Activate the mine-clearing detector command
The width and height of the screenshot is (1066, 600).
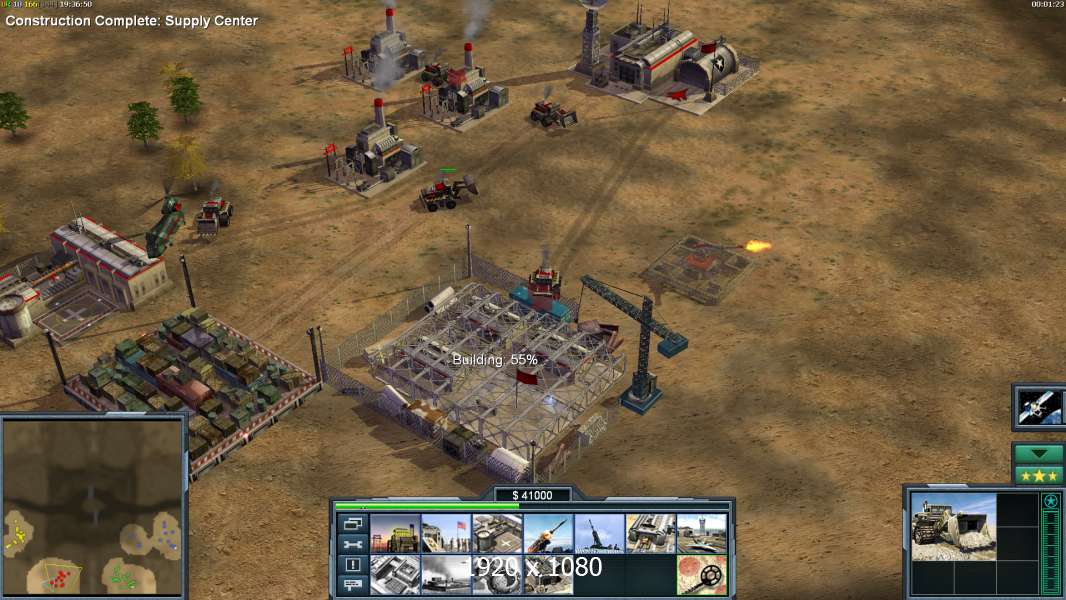pos(702,574)
